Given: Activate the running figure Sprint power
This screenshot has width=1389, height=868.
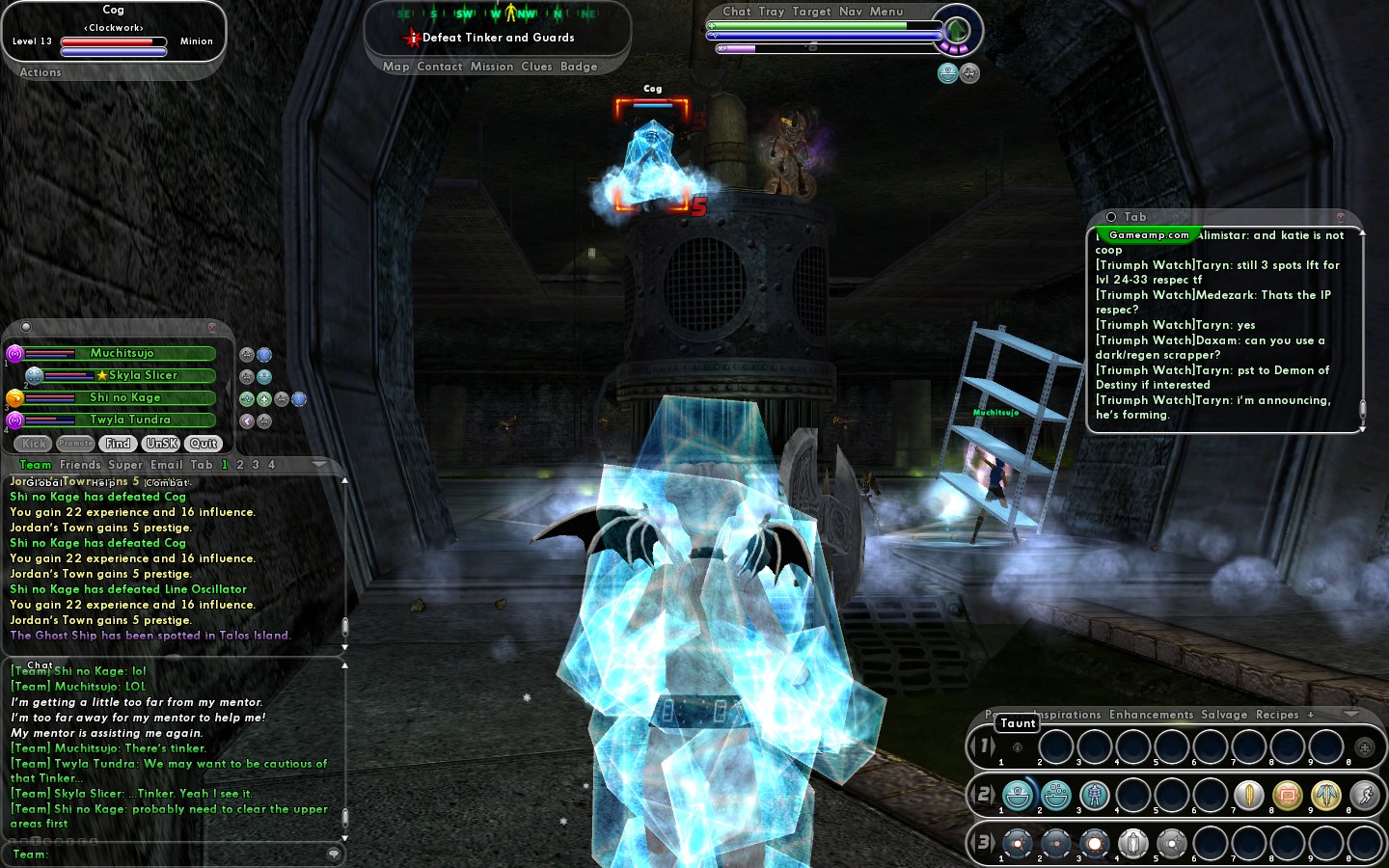Looking at the screenshot, I should [1364, 795].
